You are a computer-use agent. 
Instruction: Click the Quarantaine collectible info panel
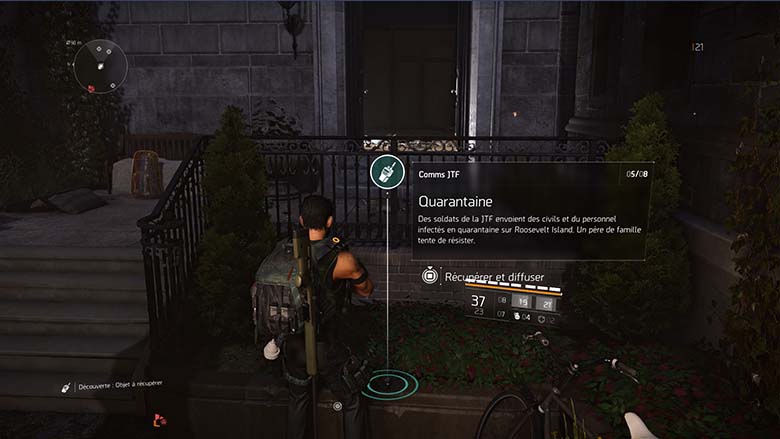pyautogui.click(x=531, y=211)
